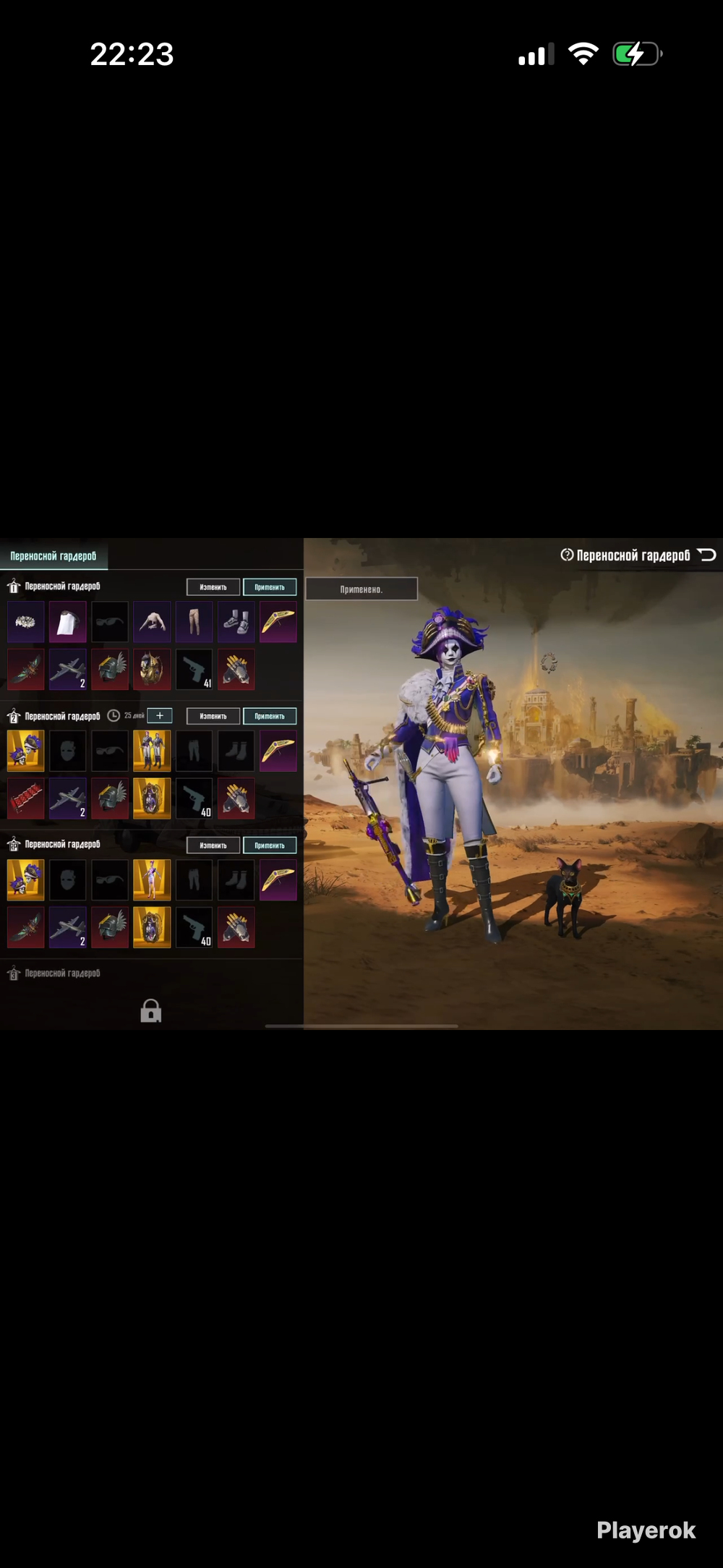This screenshot has width=723, height=1568.
Task: Open the question mark help icon
Action: [567, 555]
